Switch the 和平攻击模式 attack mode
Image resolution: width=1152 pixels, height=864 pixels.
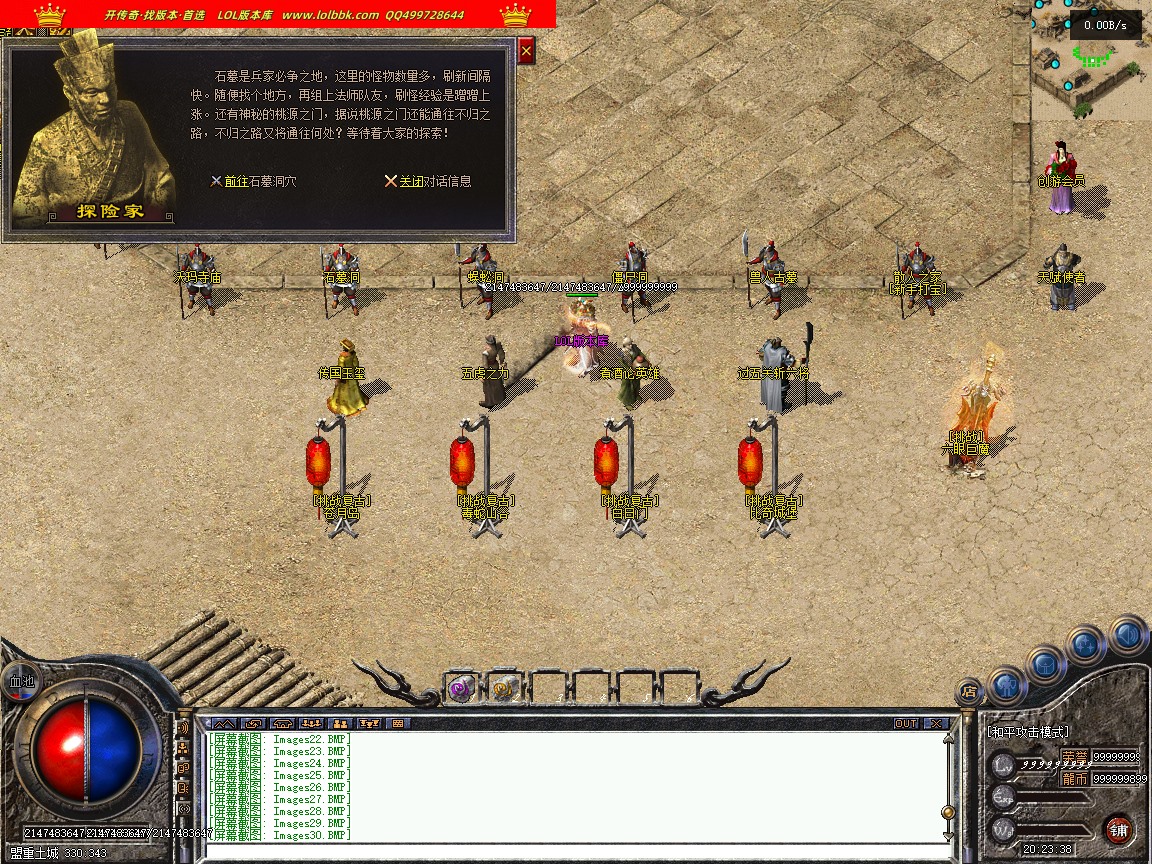(1028, 732)
